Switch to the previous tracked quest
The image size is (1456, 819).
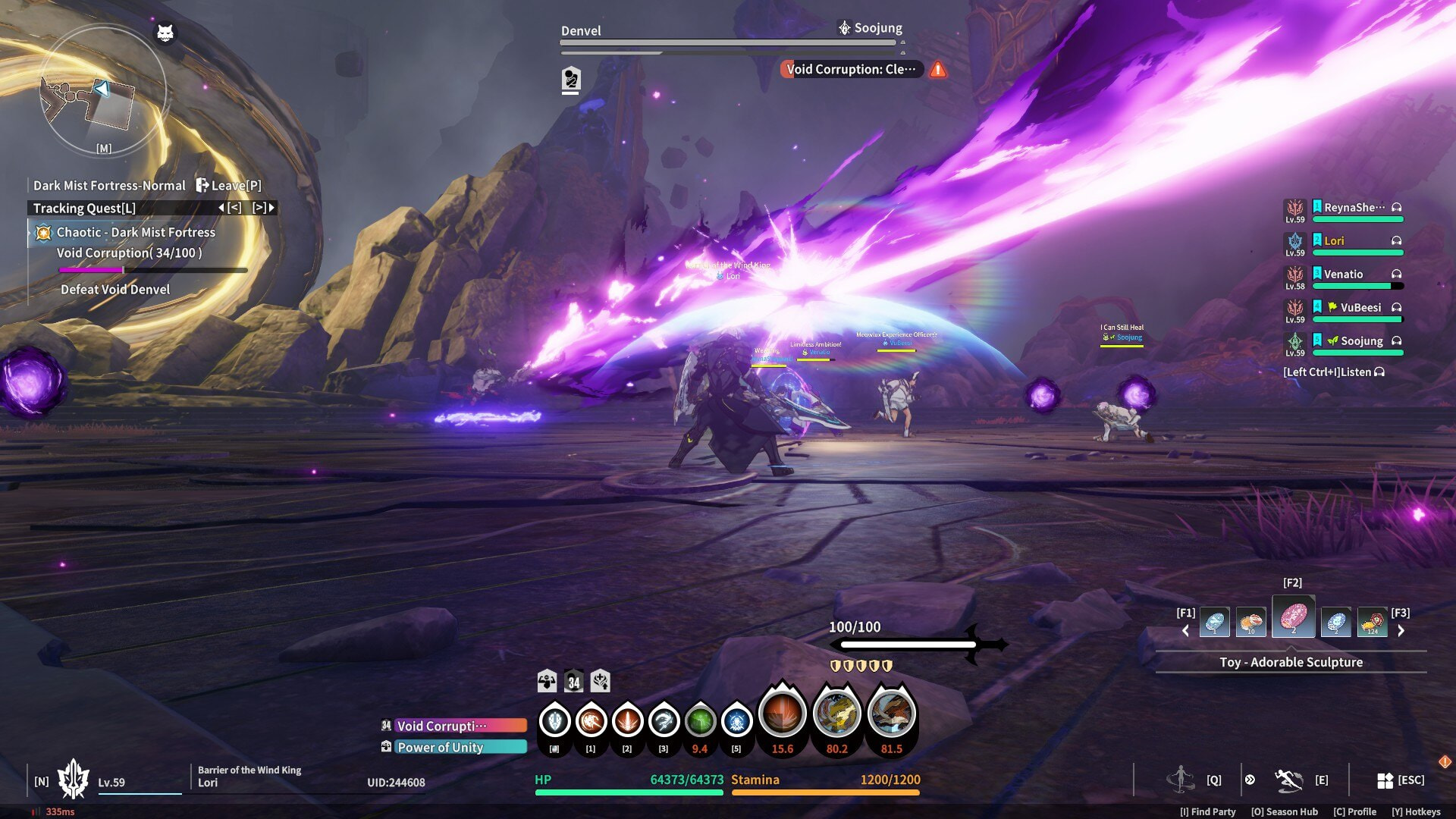(x=231, y=208)
